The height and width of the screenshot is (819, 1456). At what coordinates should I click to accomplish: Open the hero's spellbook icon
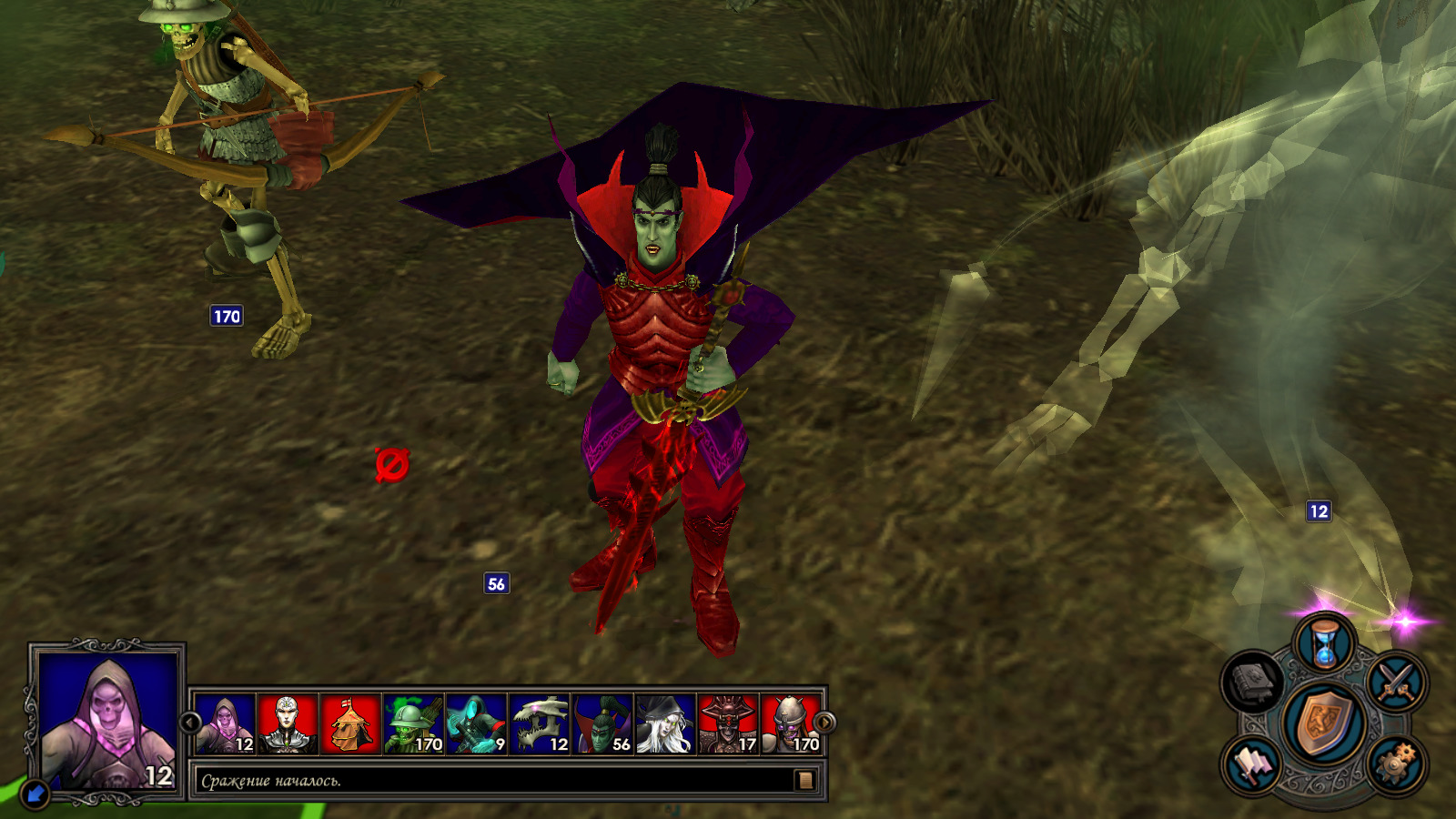pos(1254,681)
